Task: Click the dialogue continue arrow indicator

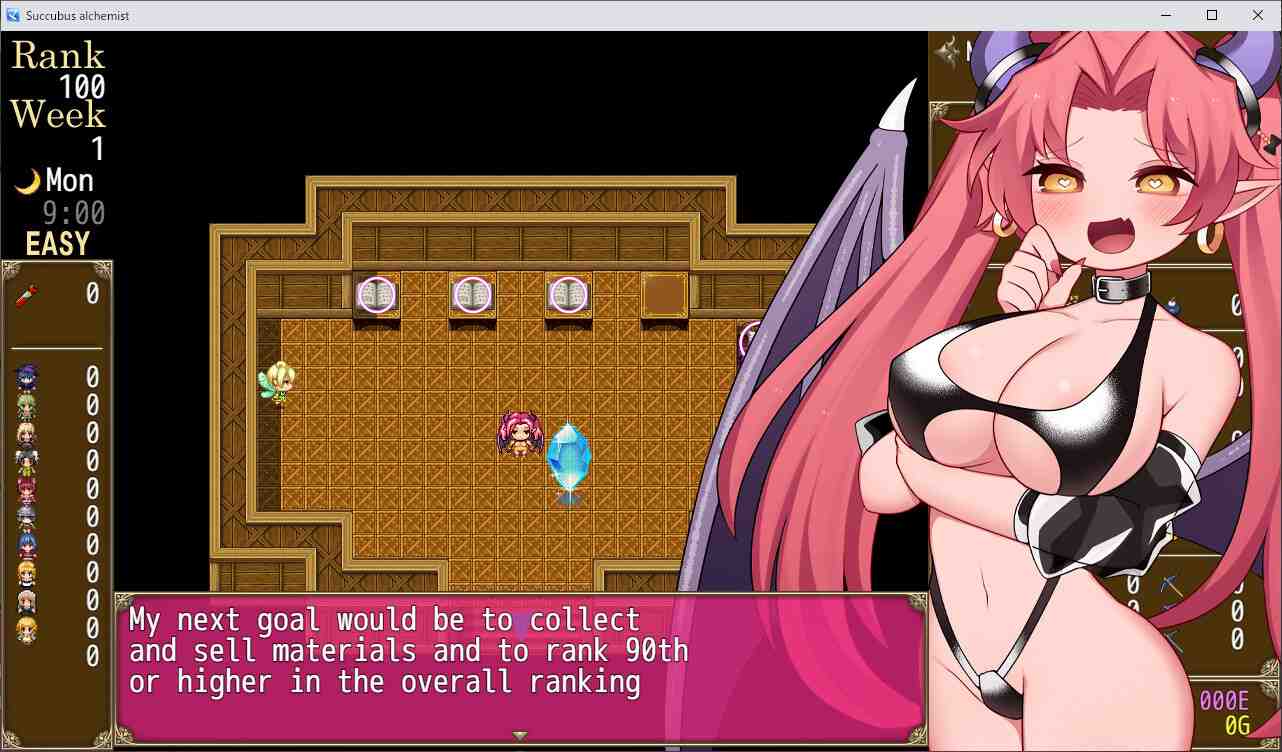Action: coord(520,736)
